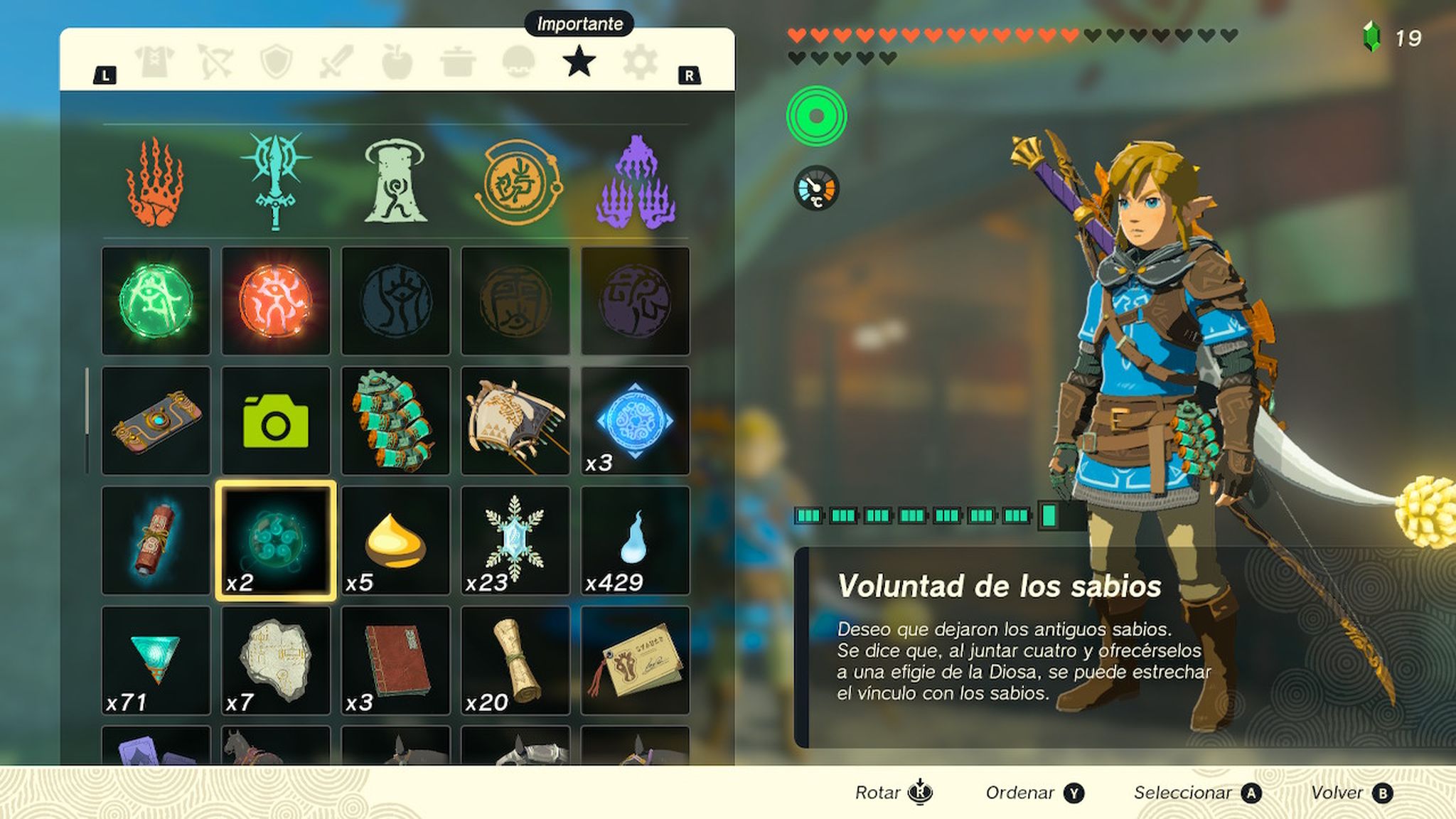Screen dimensions: 1456x819
Task: Select the Poe stack of 429
Action: [636, 540]
